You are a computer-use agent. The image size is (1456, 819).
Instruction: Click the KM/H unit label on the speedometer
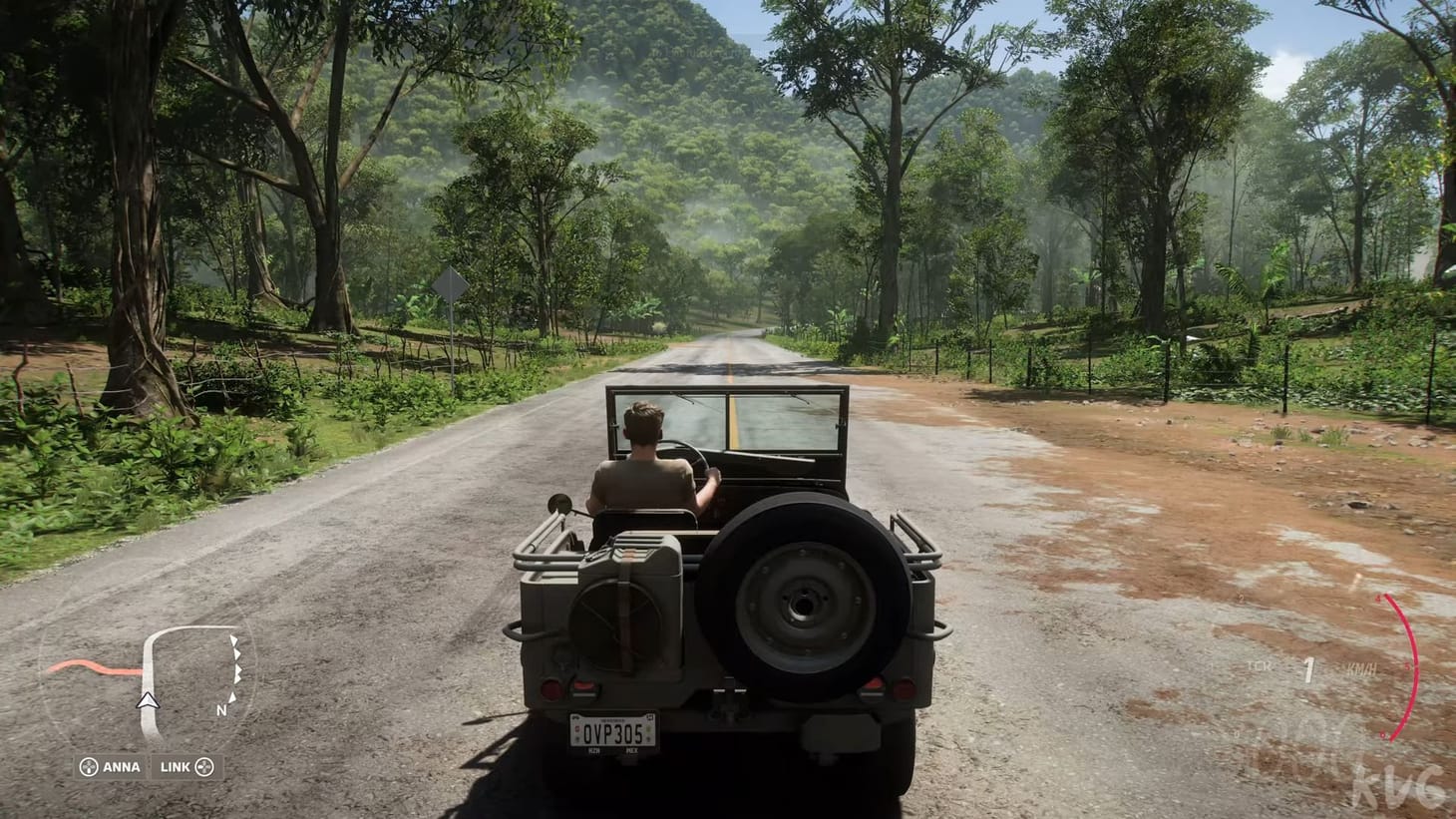(x=1361, y=668)
